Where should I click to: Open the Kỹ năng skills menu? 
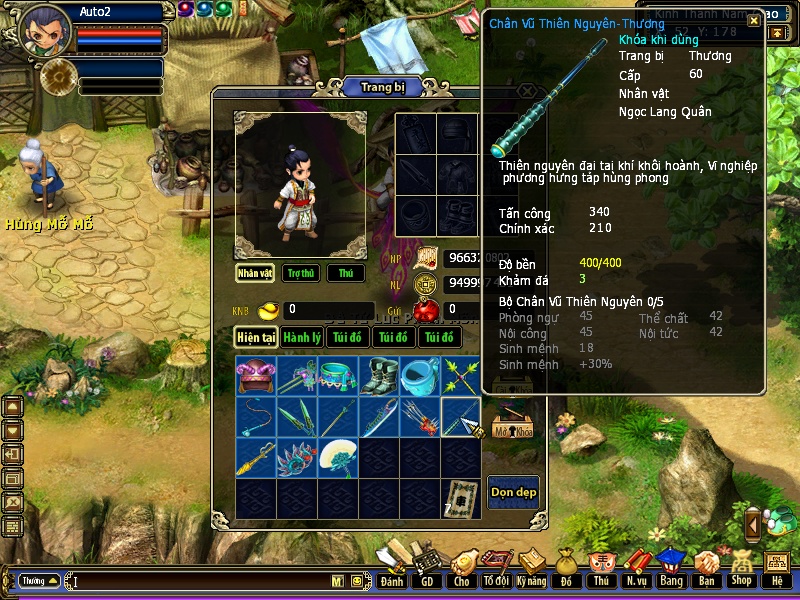pyautogui.click(x=531, y=568)
